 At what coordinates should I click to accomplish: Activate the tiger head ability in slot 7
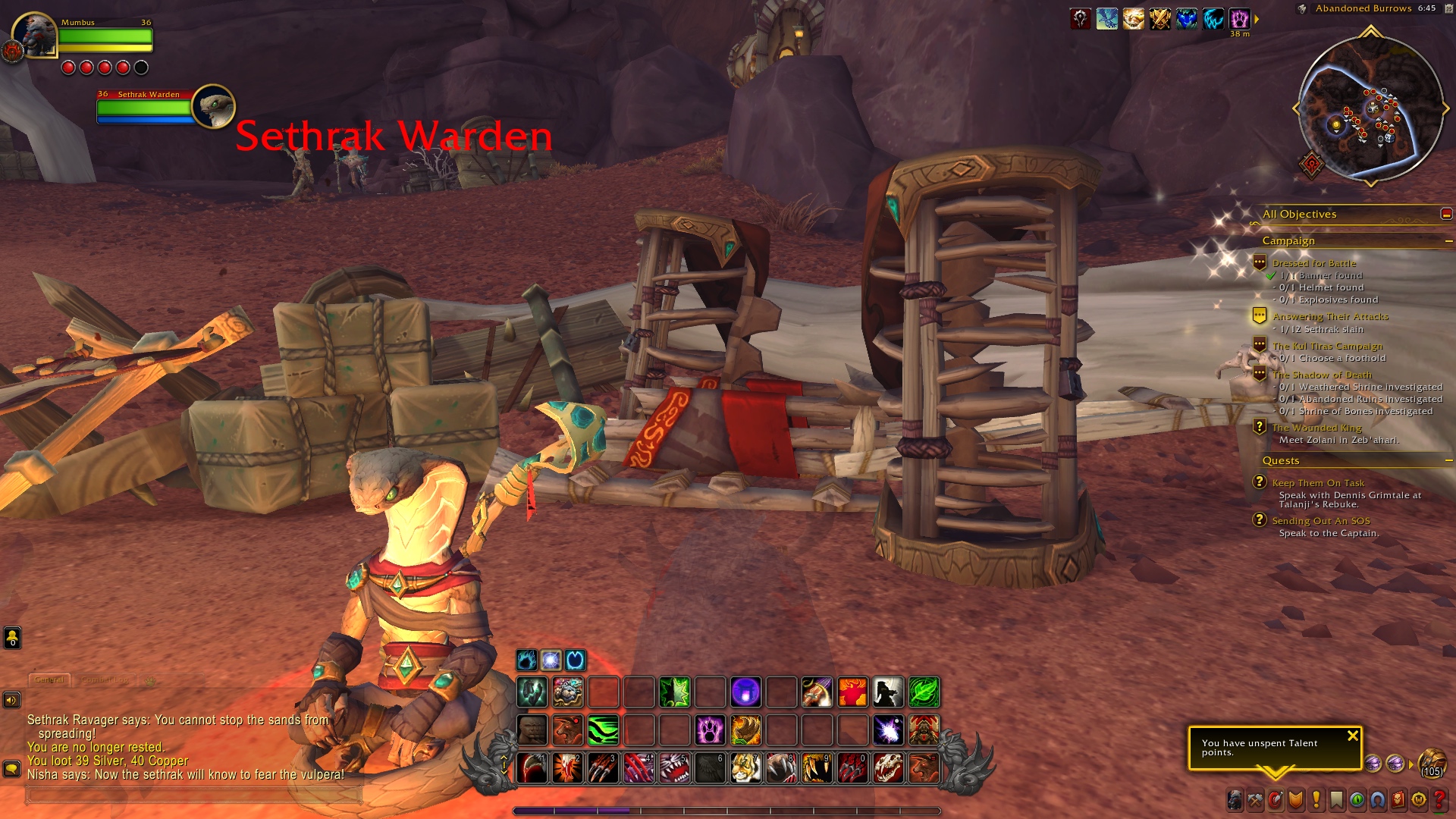745,768
